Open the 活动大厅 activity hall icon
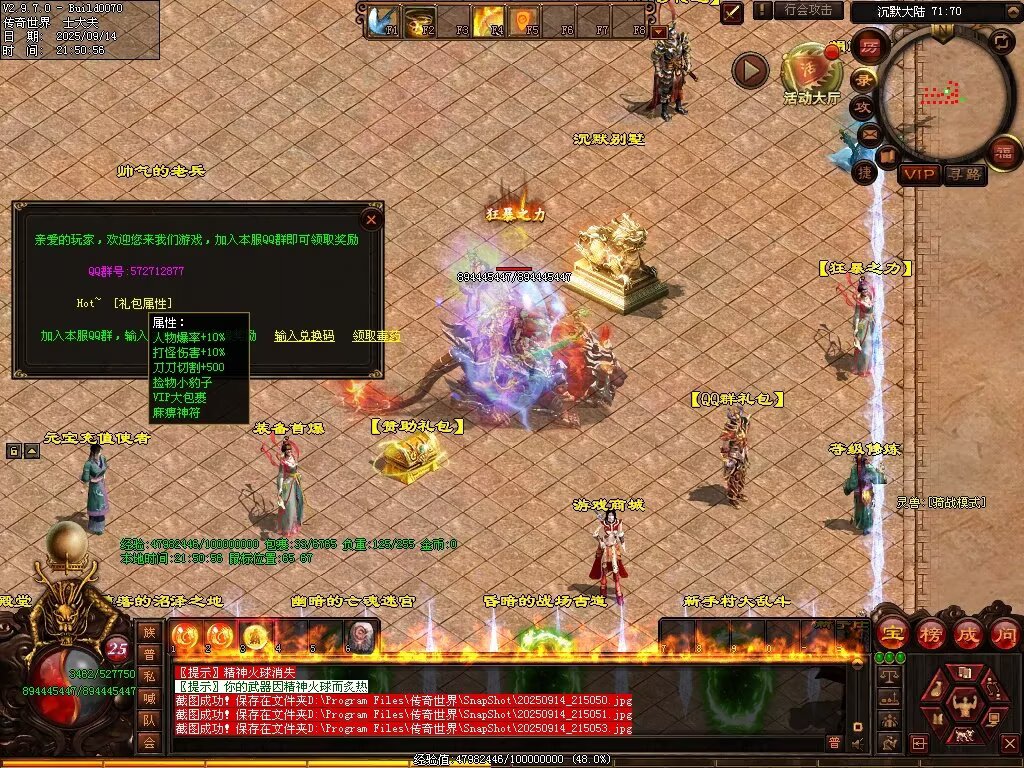This screenshot has width=1024, height=768. point(811,70)
